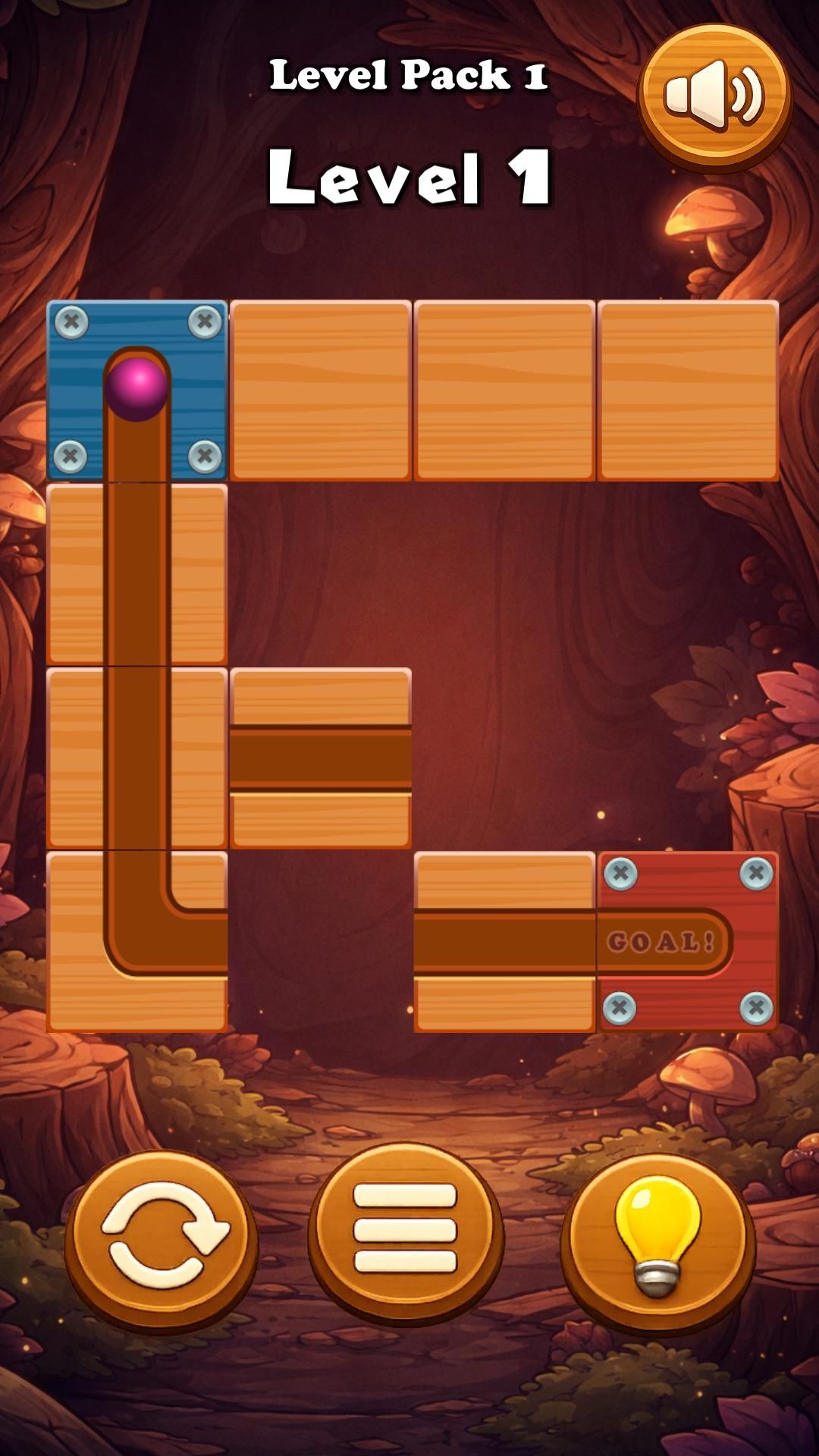This screenshot has width=819, height=1456.
Task: Select the blue start tile with ball
Action: pos(137,391)
